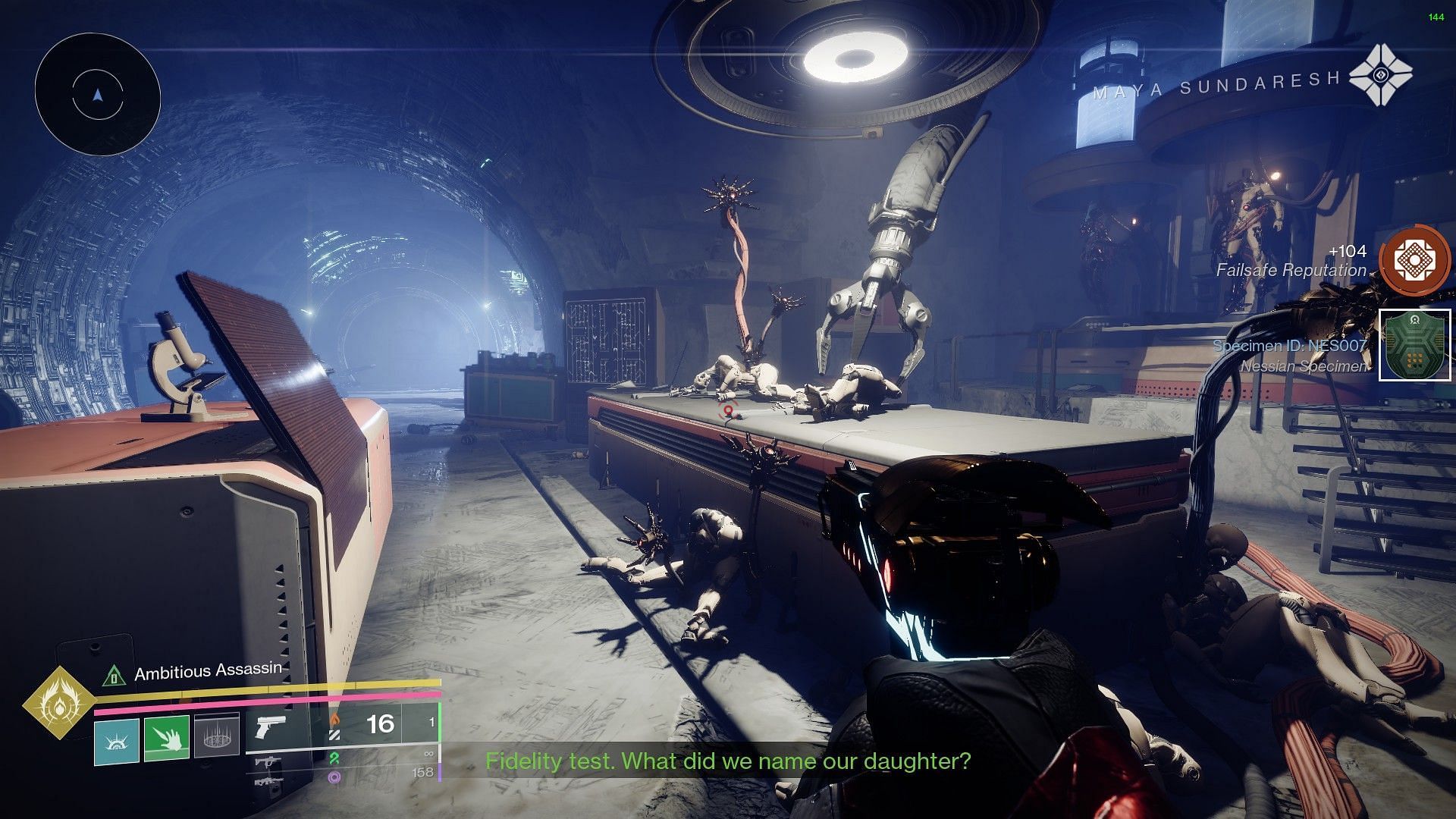Select the Nessian Specimen NES007 loot icon
The image size is (1456, 819).
click(x=1414, y=345)
